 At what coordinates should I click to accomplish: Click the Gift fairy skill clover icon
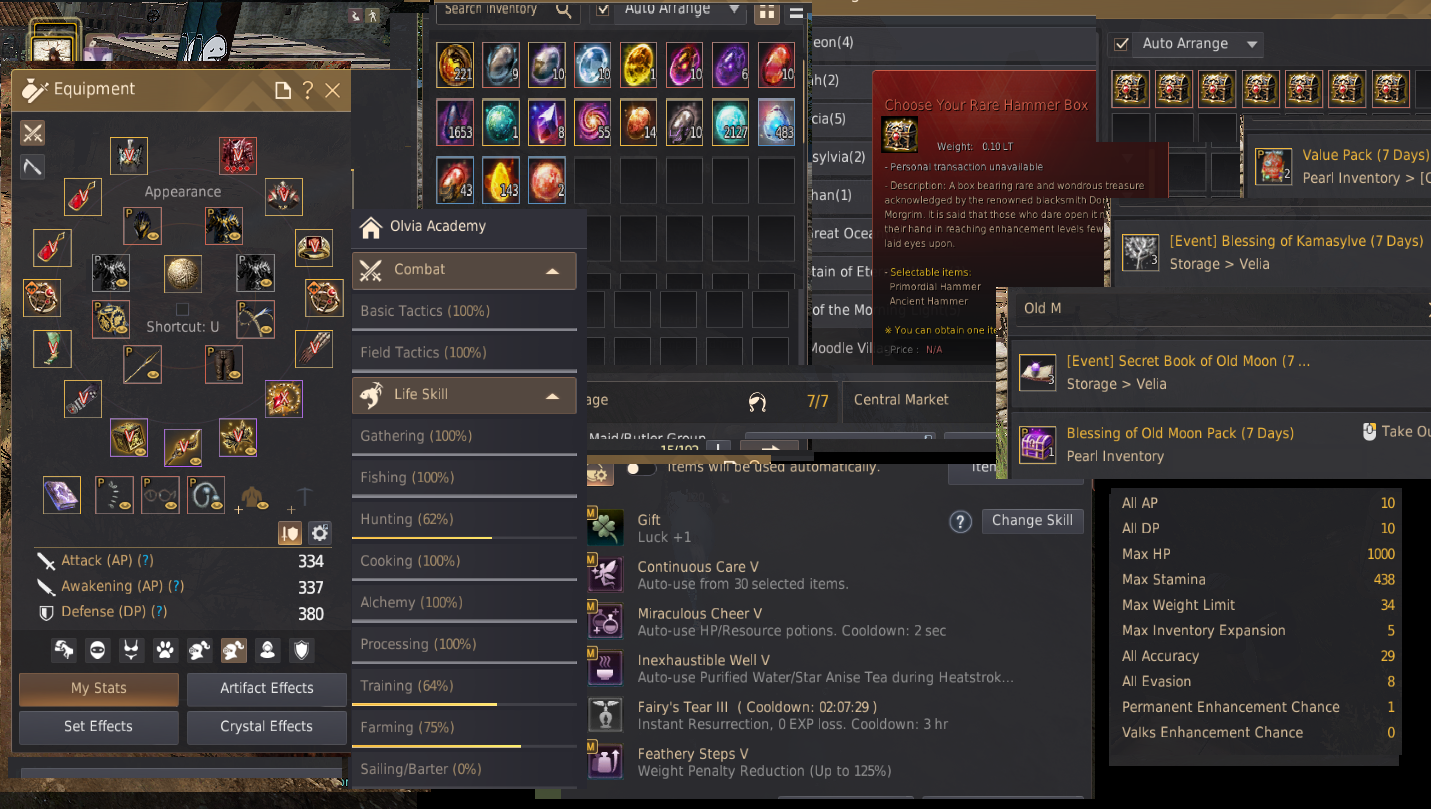click(606, 524)
